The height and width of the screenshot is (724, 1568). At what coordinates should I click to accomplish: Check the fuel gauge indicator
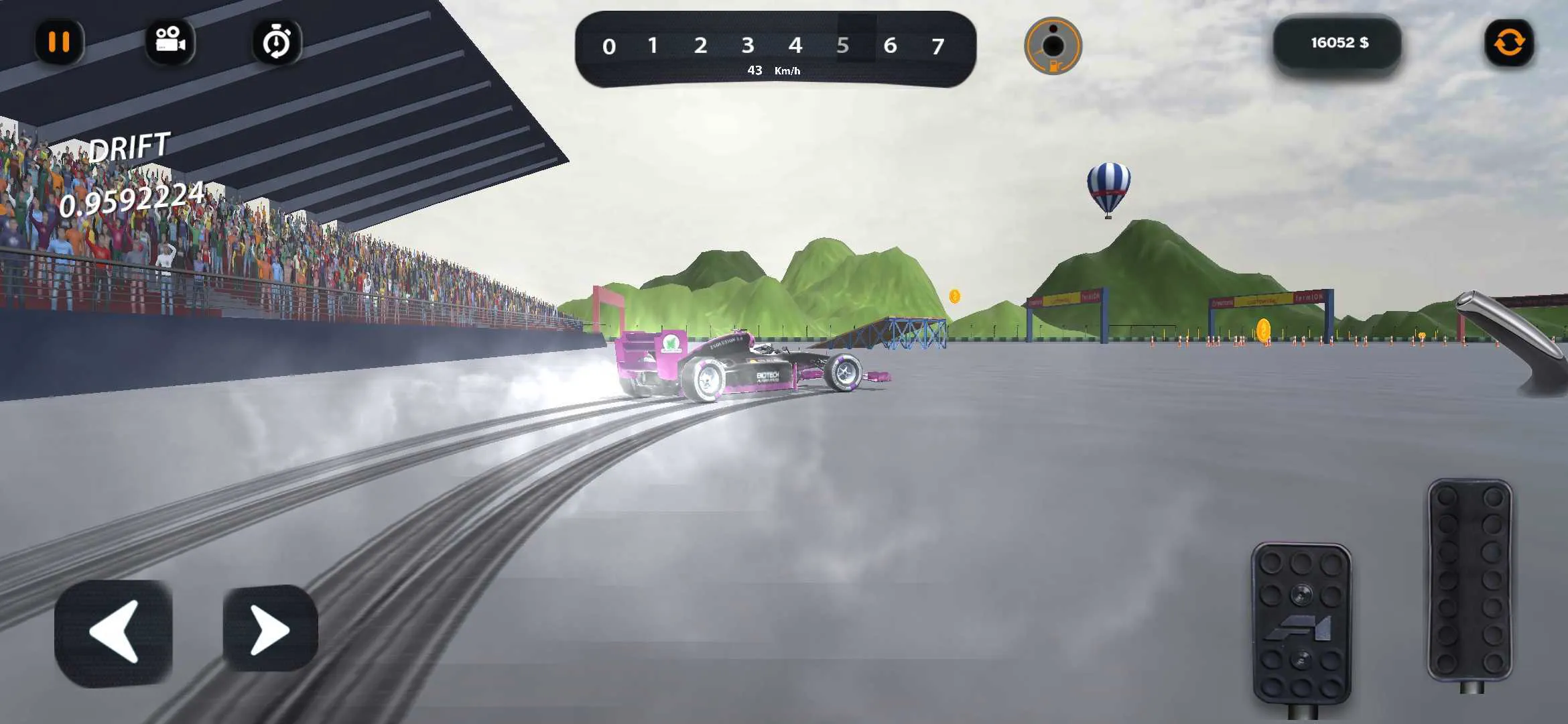(x=1052, y=44)
